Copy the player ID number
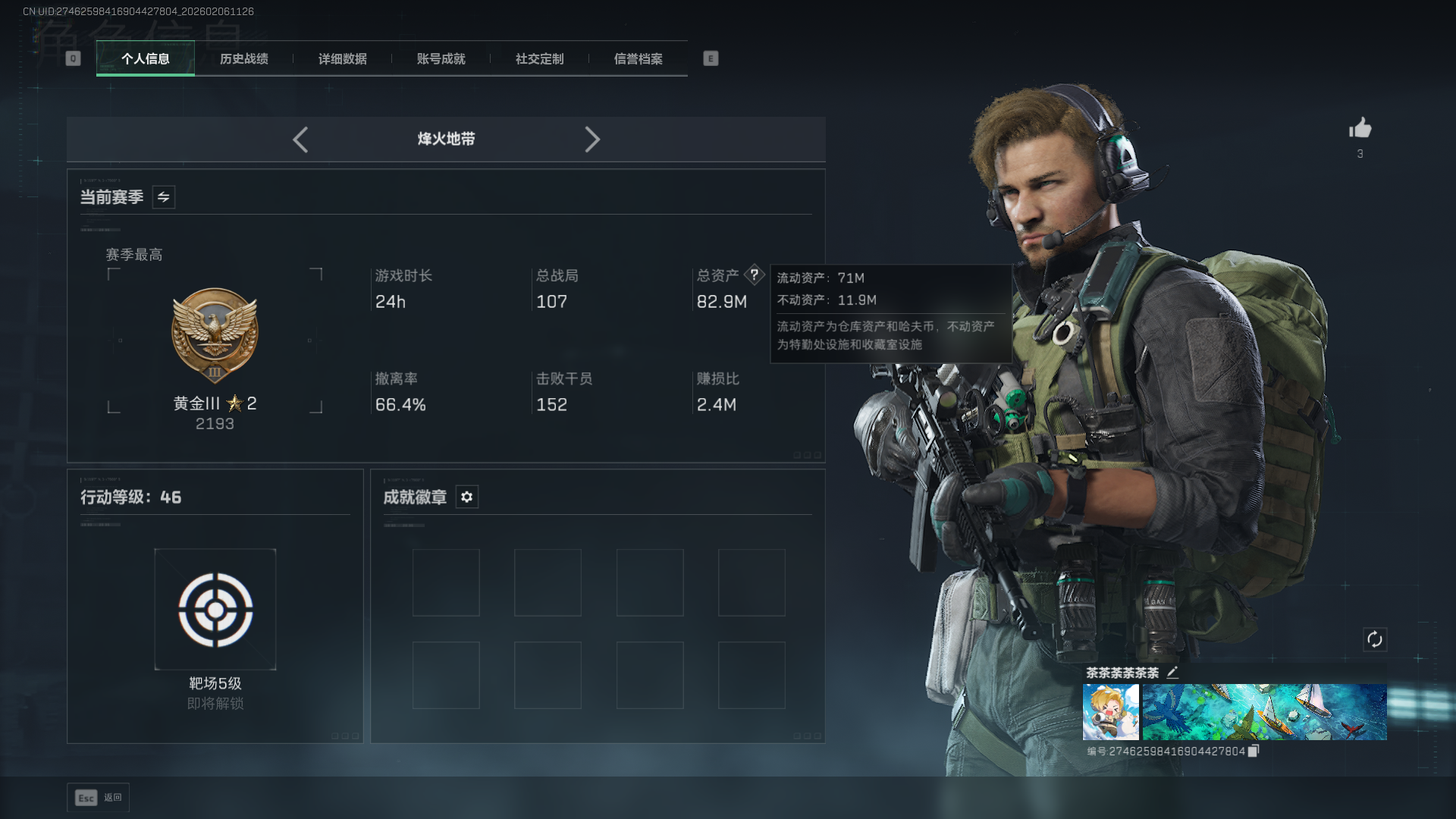This screenshot has height=819, width=1456. [1254, 751]
